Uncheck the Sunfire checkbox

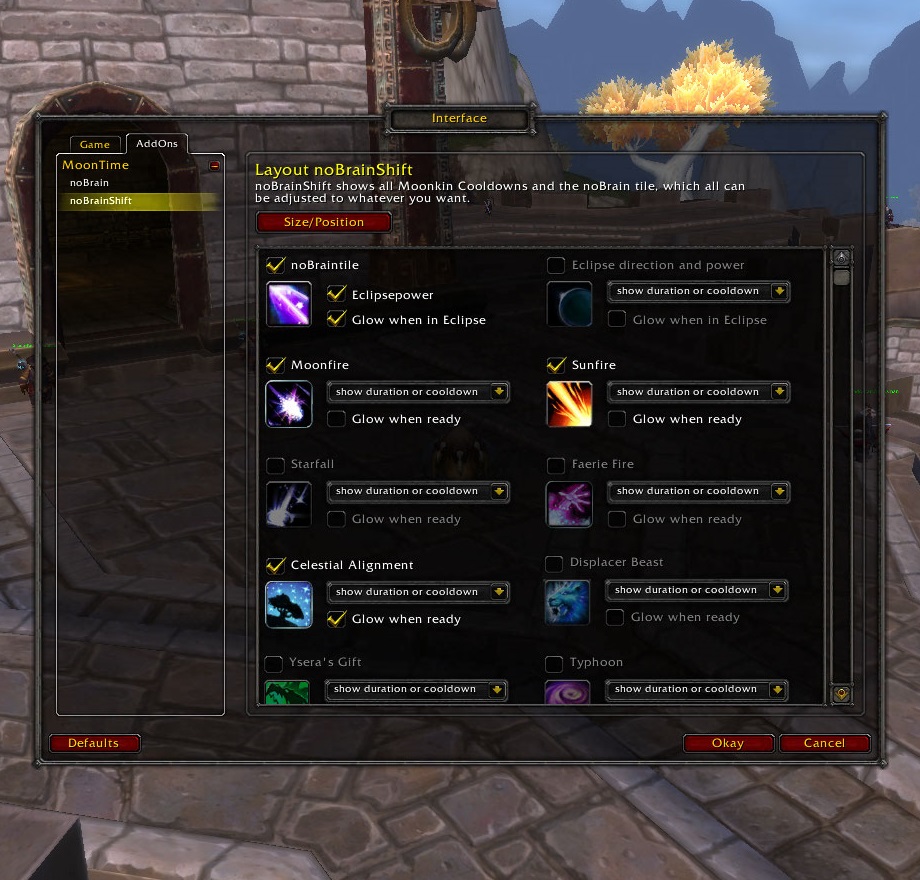[x=557, y=365]
